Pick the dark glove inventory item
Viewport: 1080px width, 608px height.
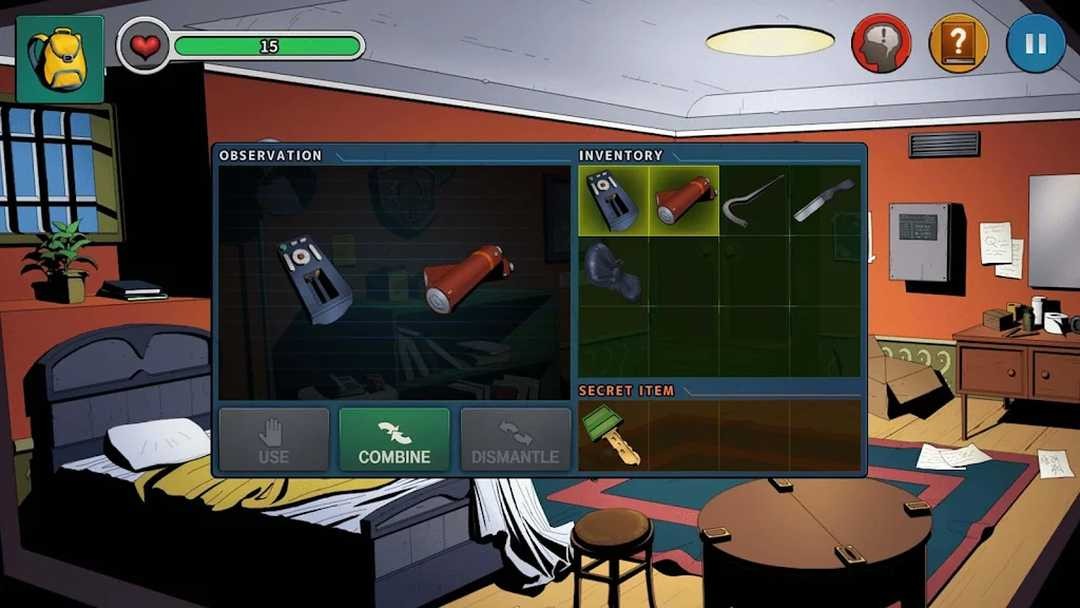pyautogui.click(x=613, y=271)
